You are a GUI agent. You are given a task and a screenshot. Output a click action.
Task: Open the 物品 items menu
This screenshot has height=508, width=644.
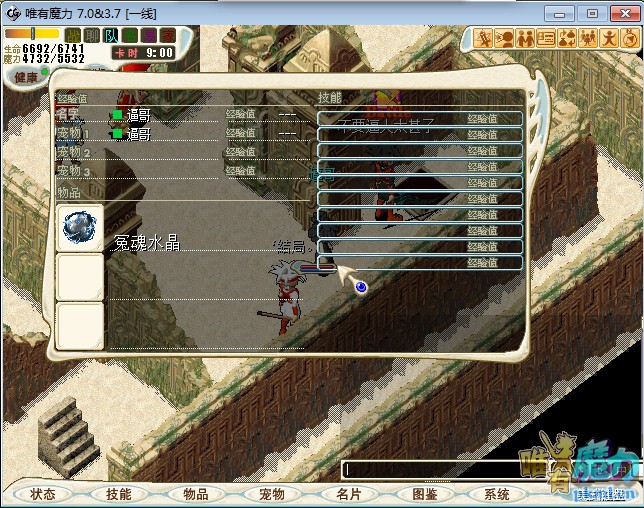pyautogui.click(x=195, y=494)
